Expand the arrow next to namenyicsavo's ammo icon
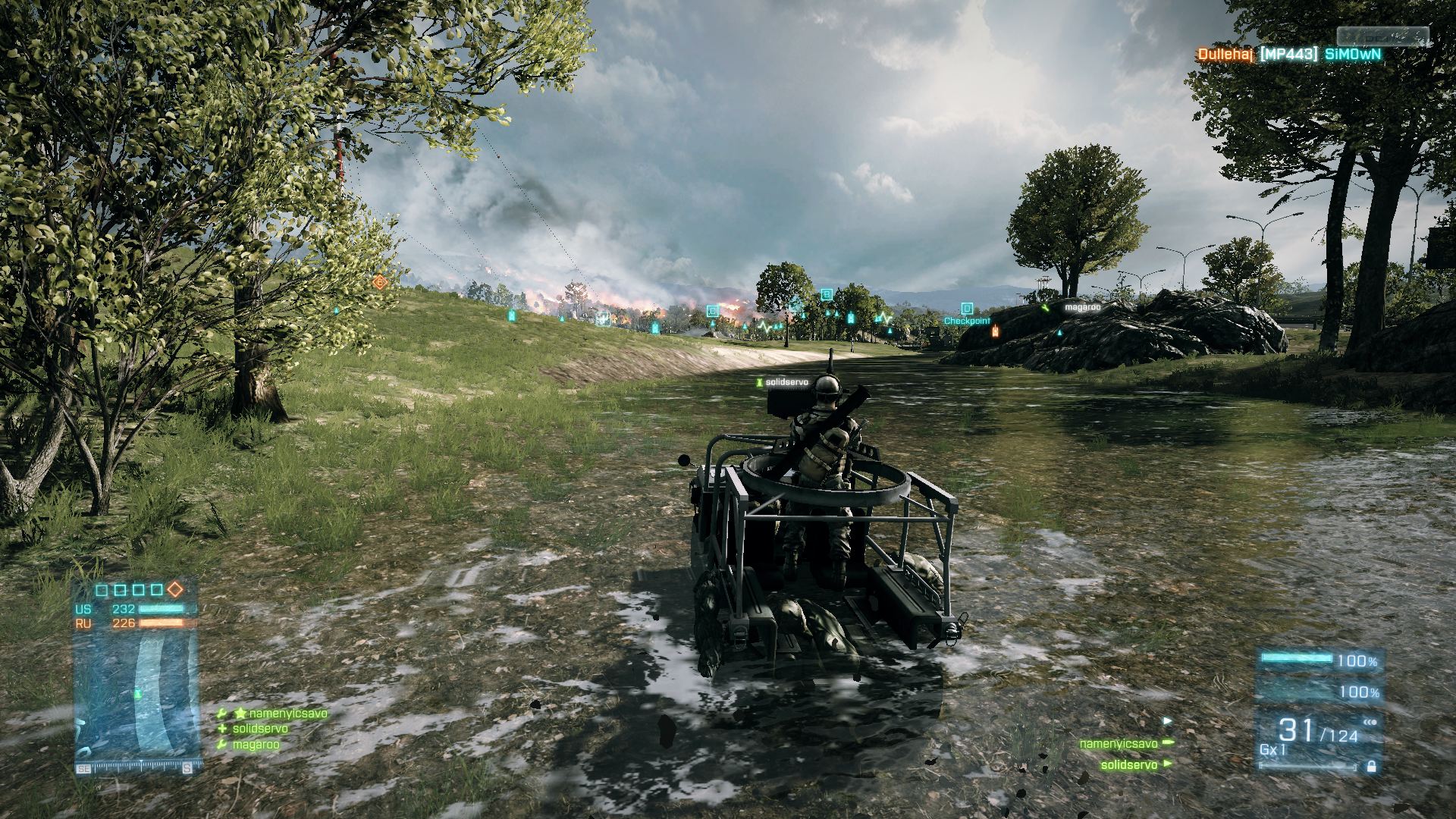This screenshot has width=1456, height=819. [x=1170, y=743]
